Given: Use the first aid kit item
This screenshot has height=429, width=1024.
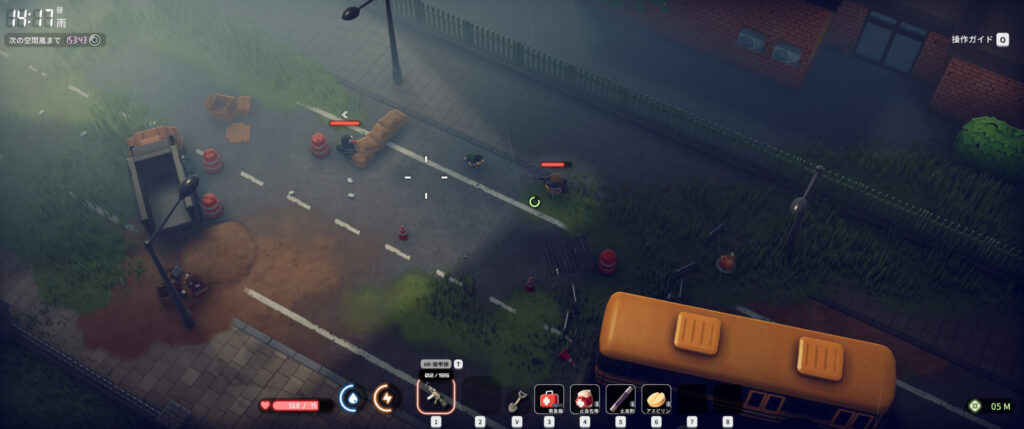Looking at the screenshot, I should (549, 399).
